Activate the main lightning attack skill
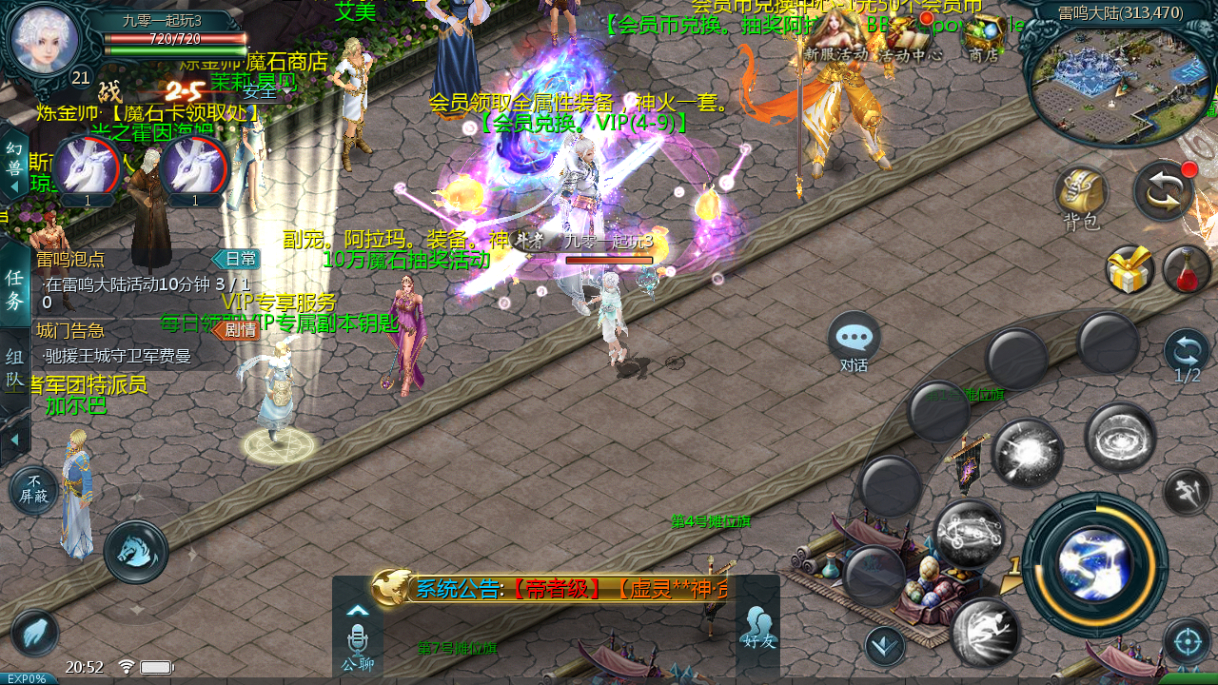1218x685 pixels. tap(1095, 559)
